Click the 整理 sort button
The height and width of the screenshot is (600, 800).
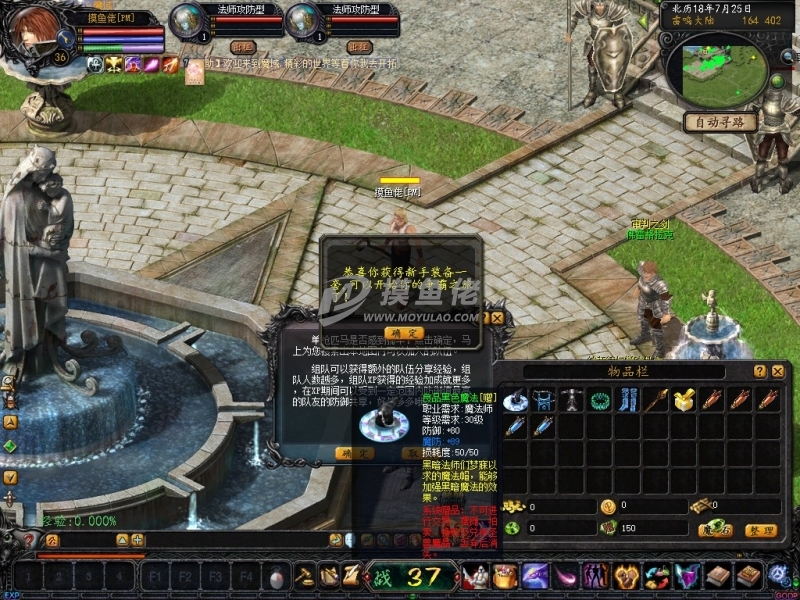[761, 529]
